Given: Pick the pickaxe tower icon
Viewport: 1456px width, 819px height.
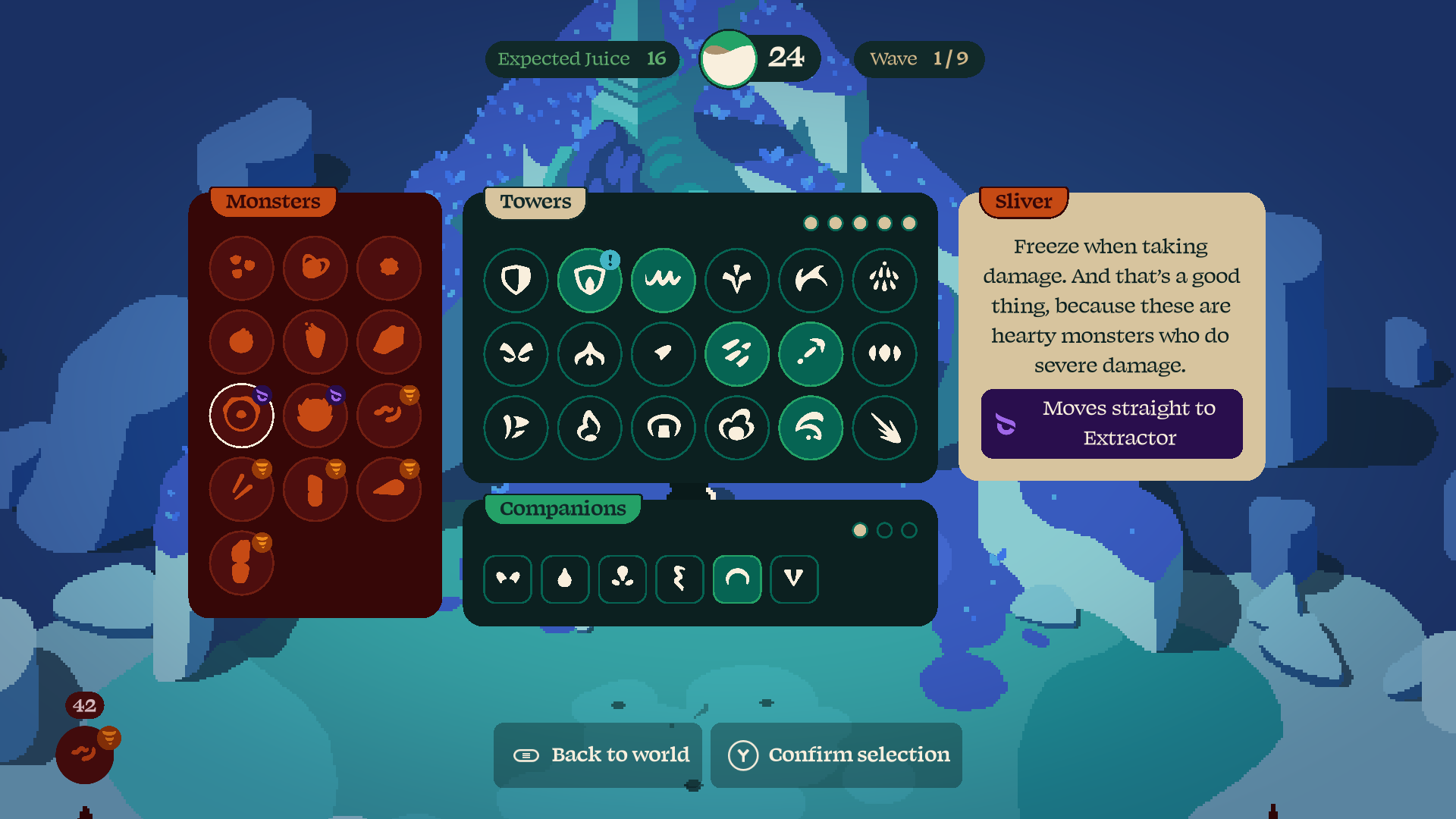Looking at the screenshot, I should point(811,353).
